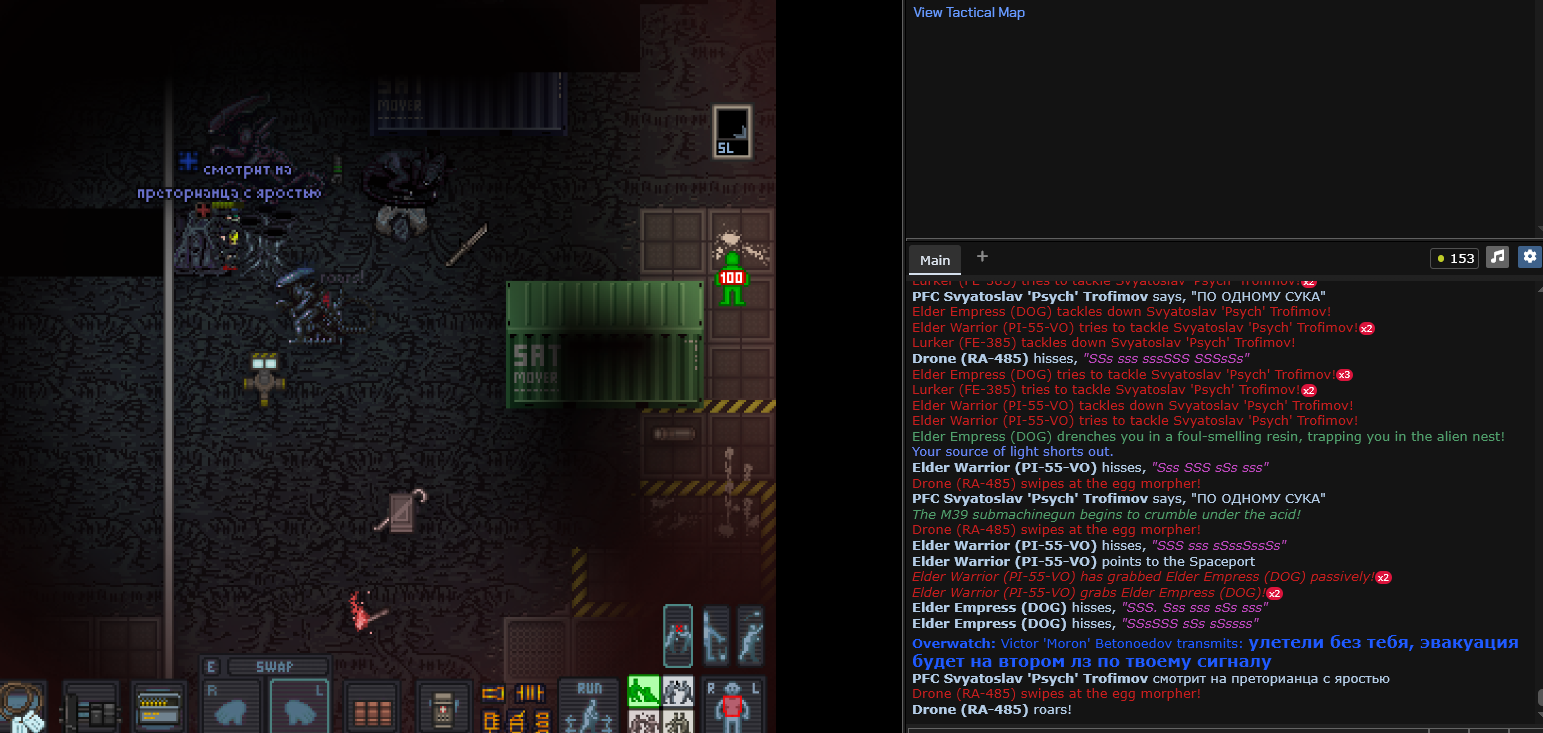The image size is (1543, 733).
Task: Toggle the RUN movement mode button
Action: click(x=588, y=706)
